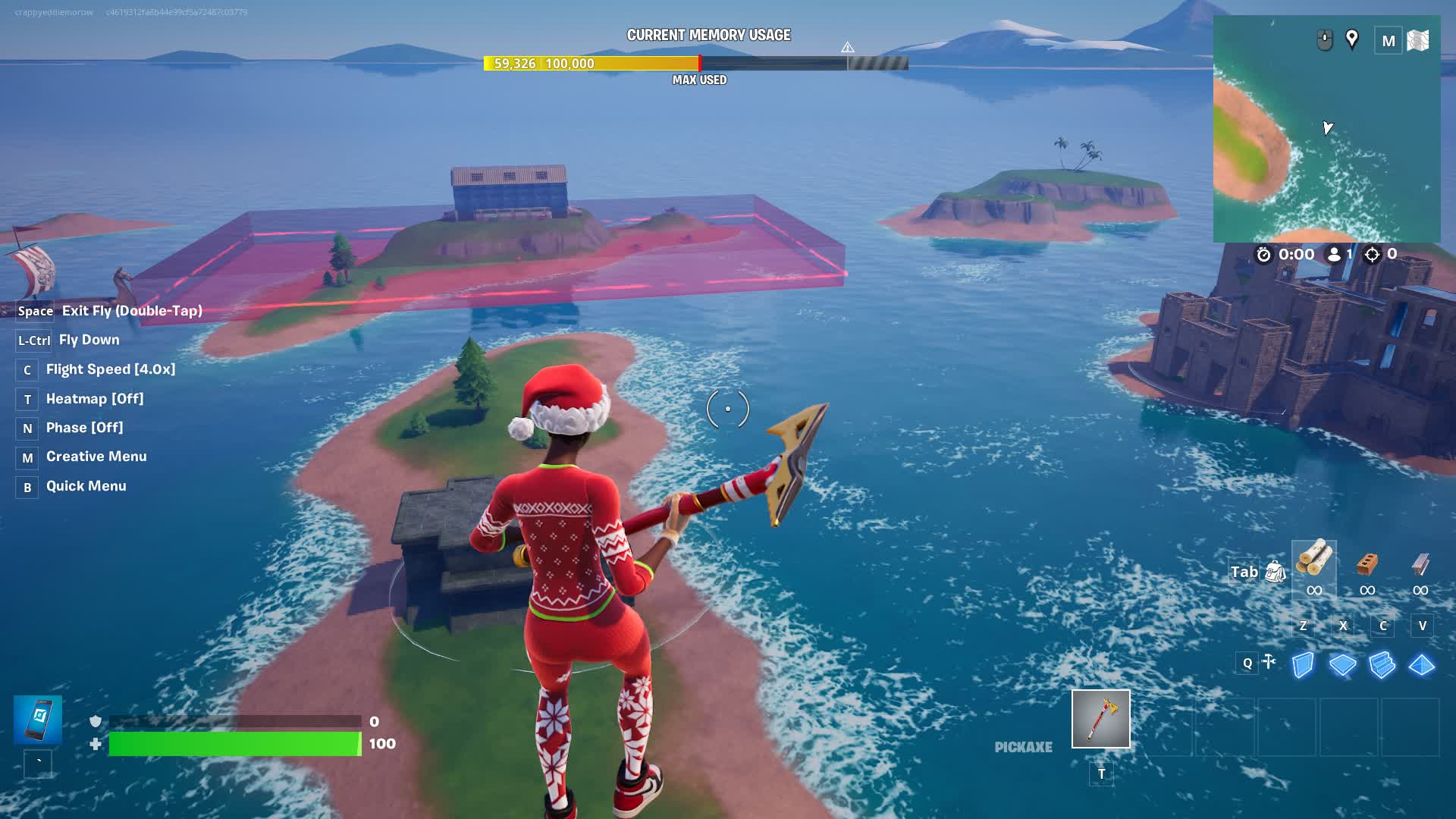Screen dimensions: 1456x819
Task: Open the backpack inventory icon
Action: coord(1276,572)
